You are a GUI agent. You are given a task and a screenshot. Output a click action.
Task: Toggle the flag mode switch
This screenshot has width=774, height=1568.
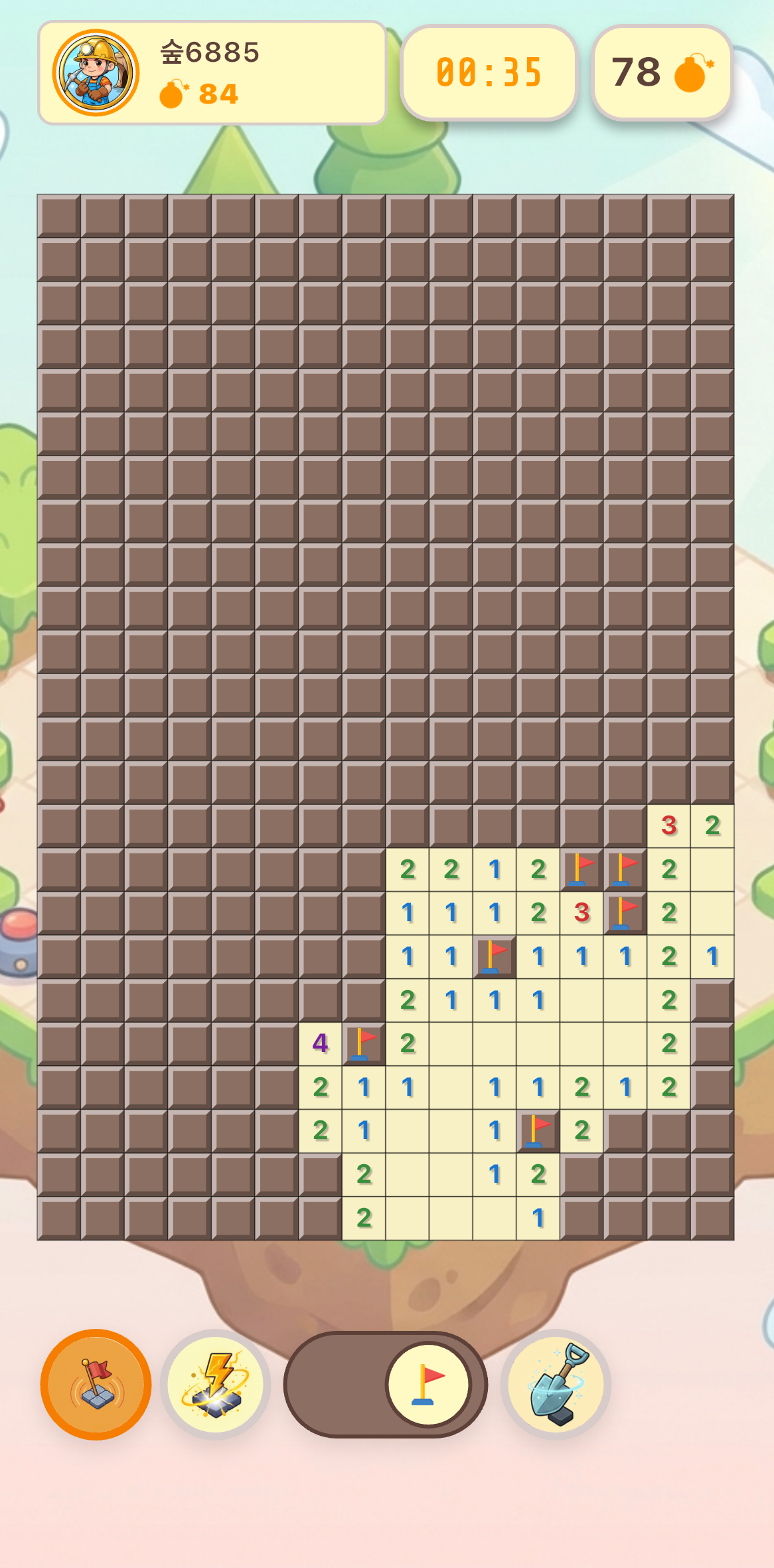point(386,1385)
